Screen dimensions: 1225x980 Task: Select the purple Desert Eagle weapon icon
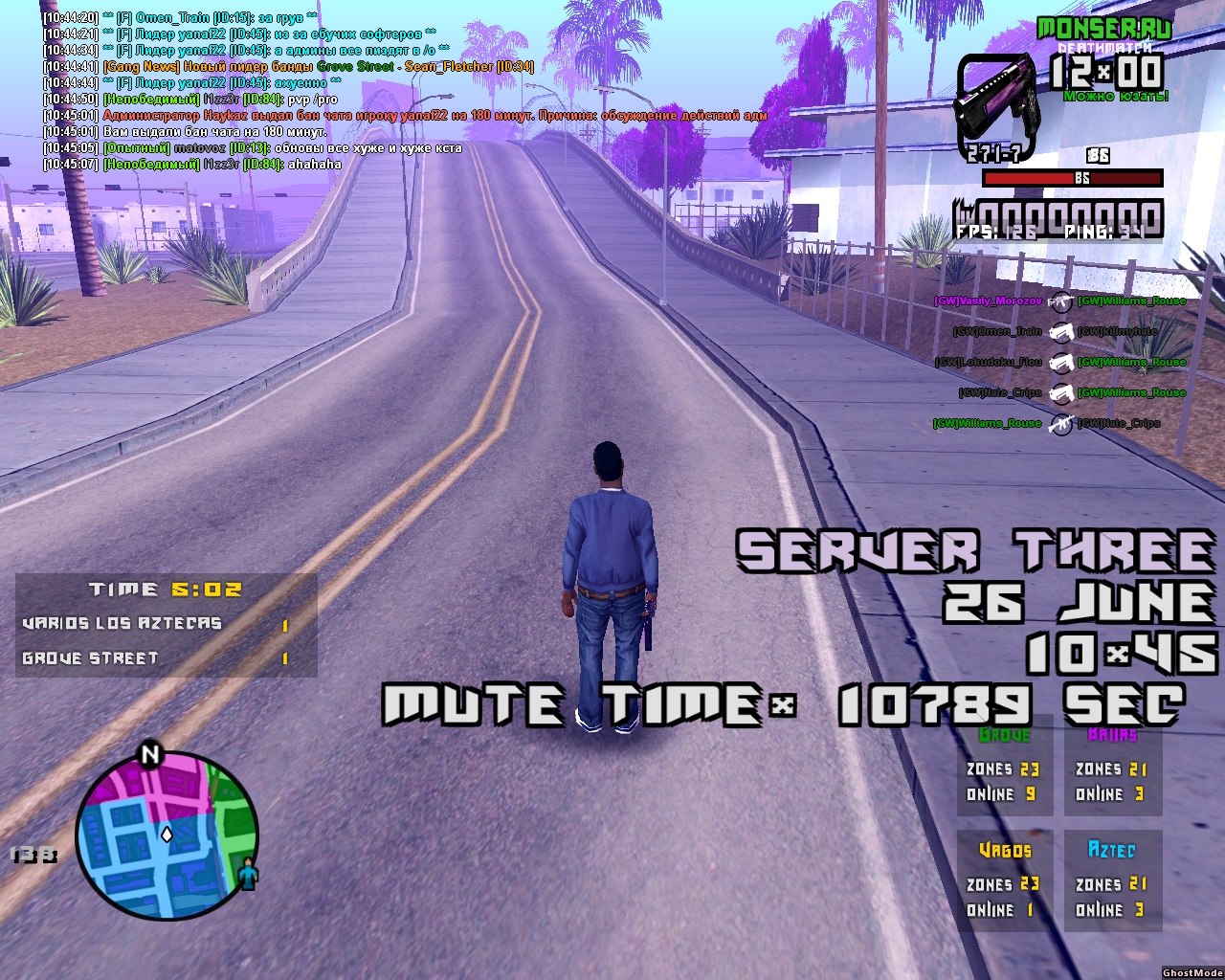click(997, 105)
